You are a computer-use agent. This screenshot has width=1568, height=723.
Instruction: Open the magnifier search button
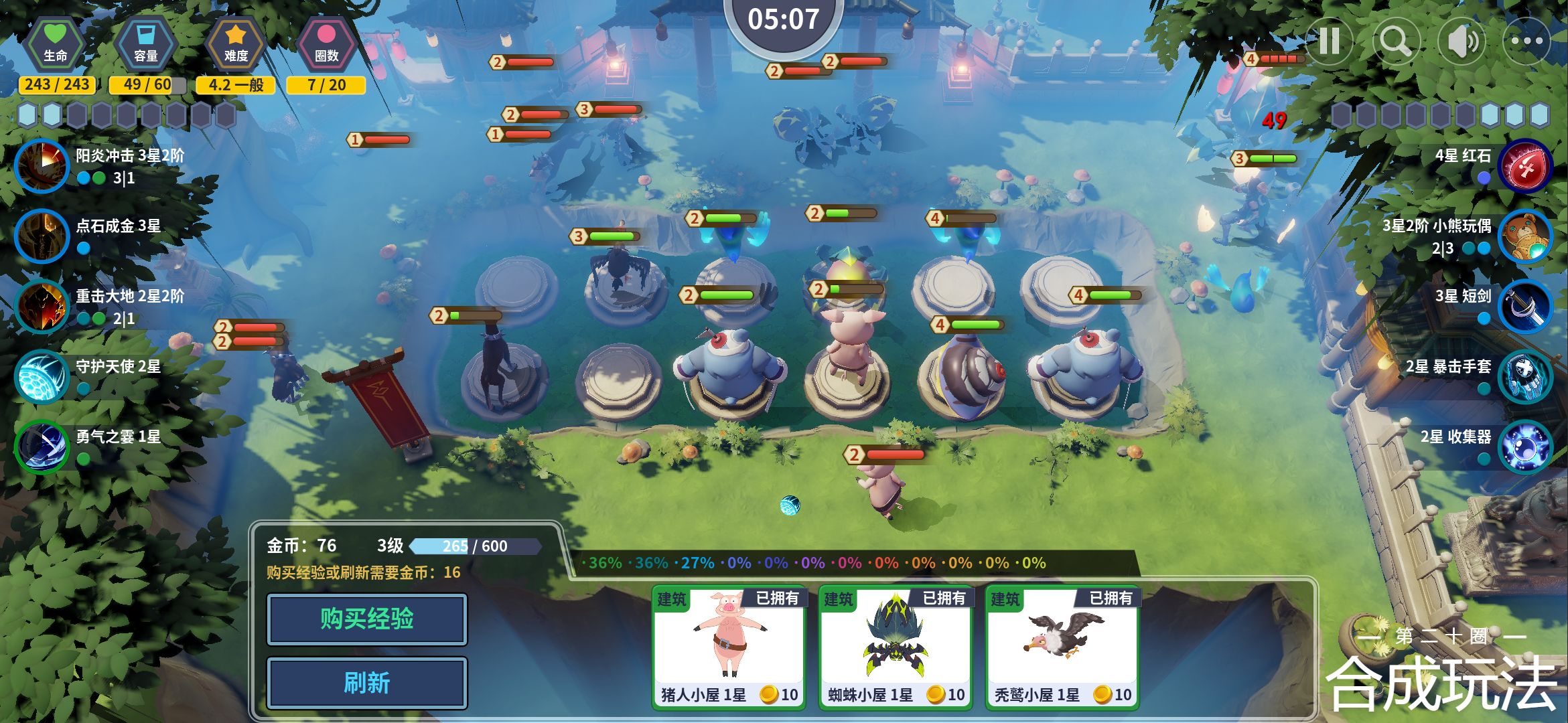click(x=1396, y=42)
